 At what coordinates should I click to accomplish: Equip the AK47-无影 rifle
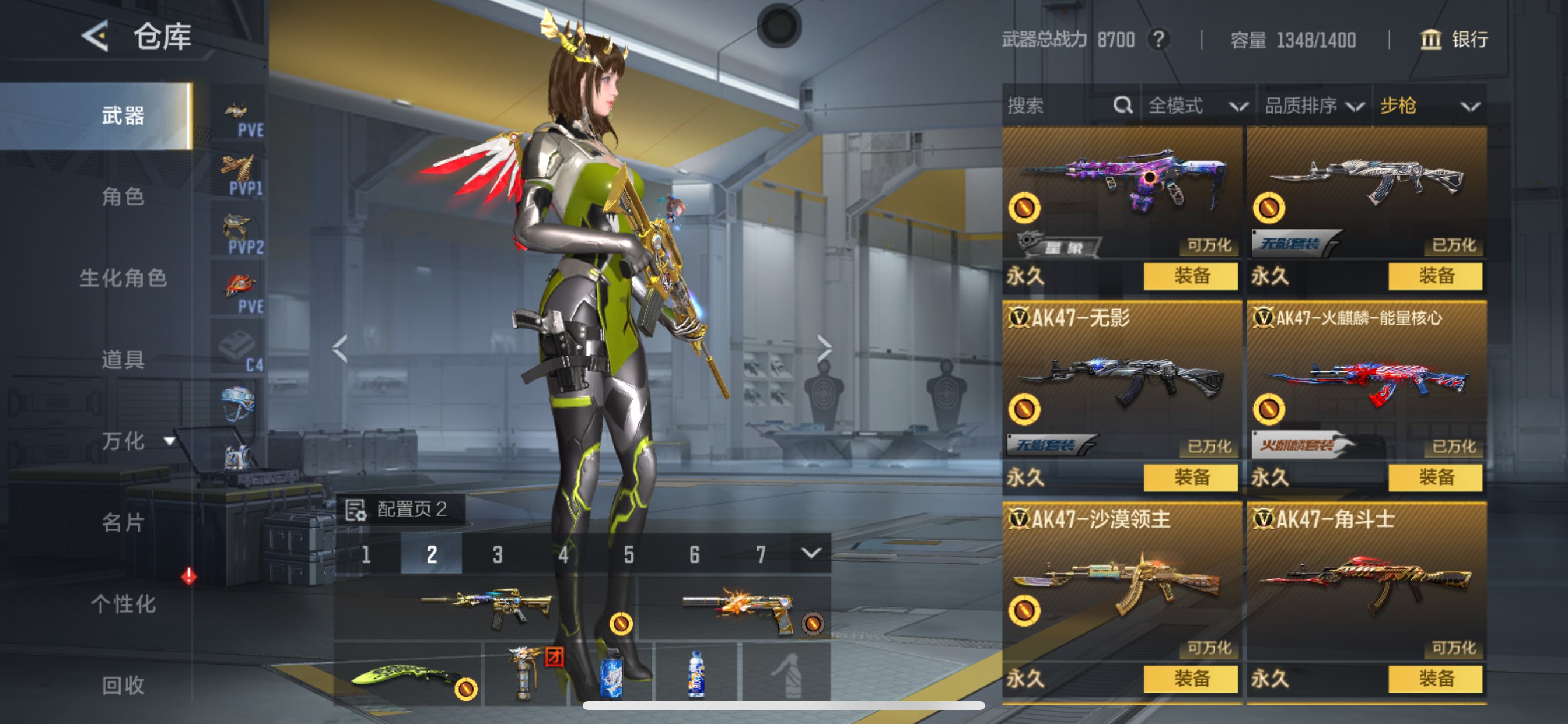[x=1190, y=477]
